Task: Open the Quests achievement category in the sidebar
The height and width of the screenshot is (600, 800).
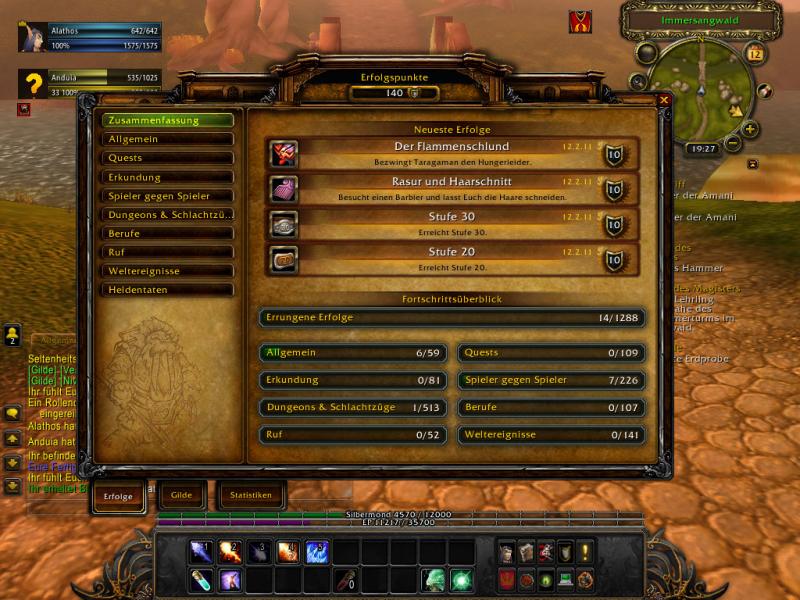Action: tap(167, 158)
